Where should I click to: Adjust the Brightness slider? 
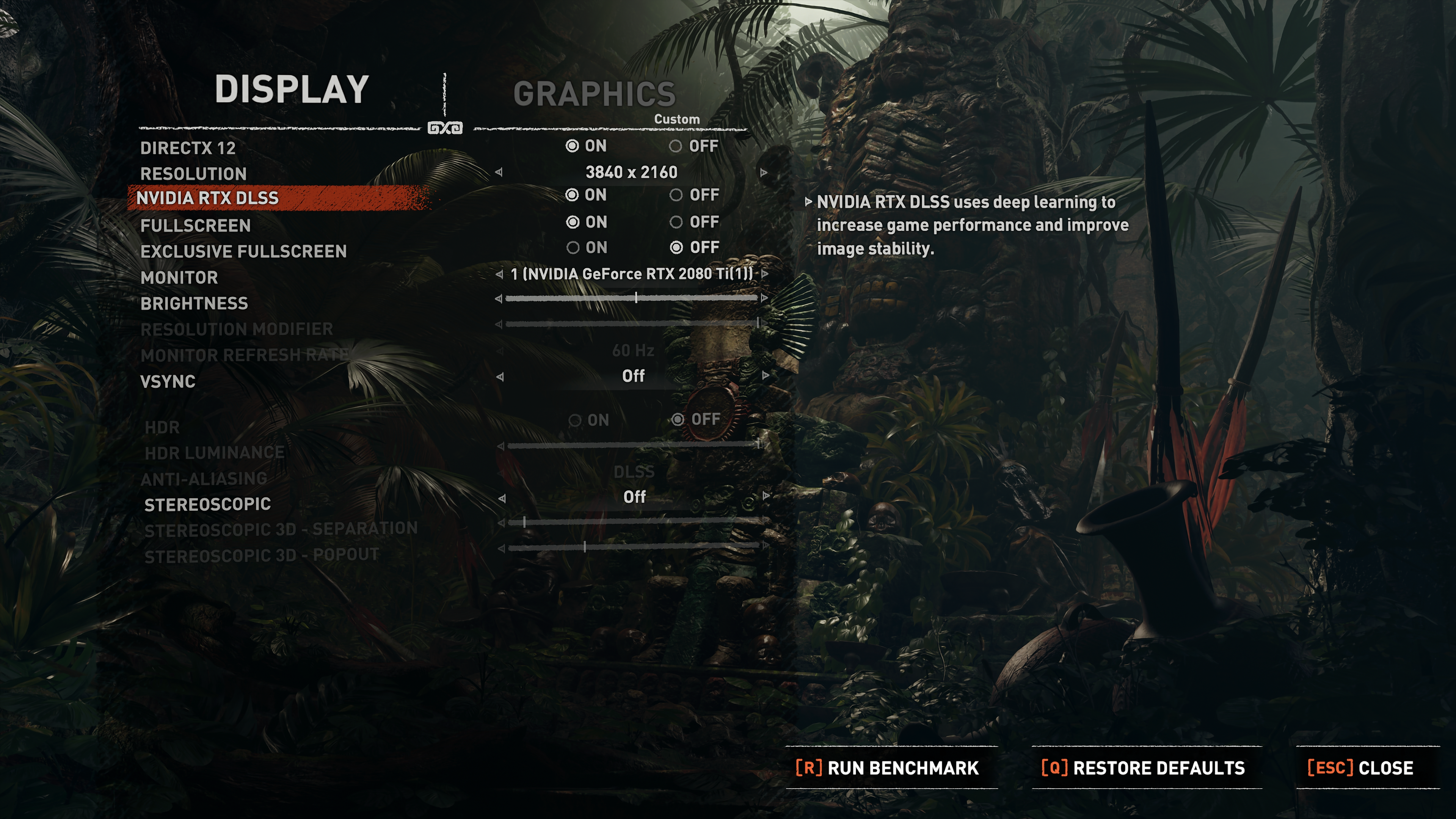pos(636,298)
